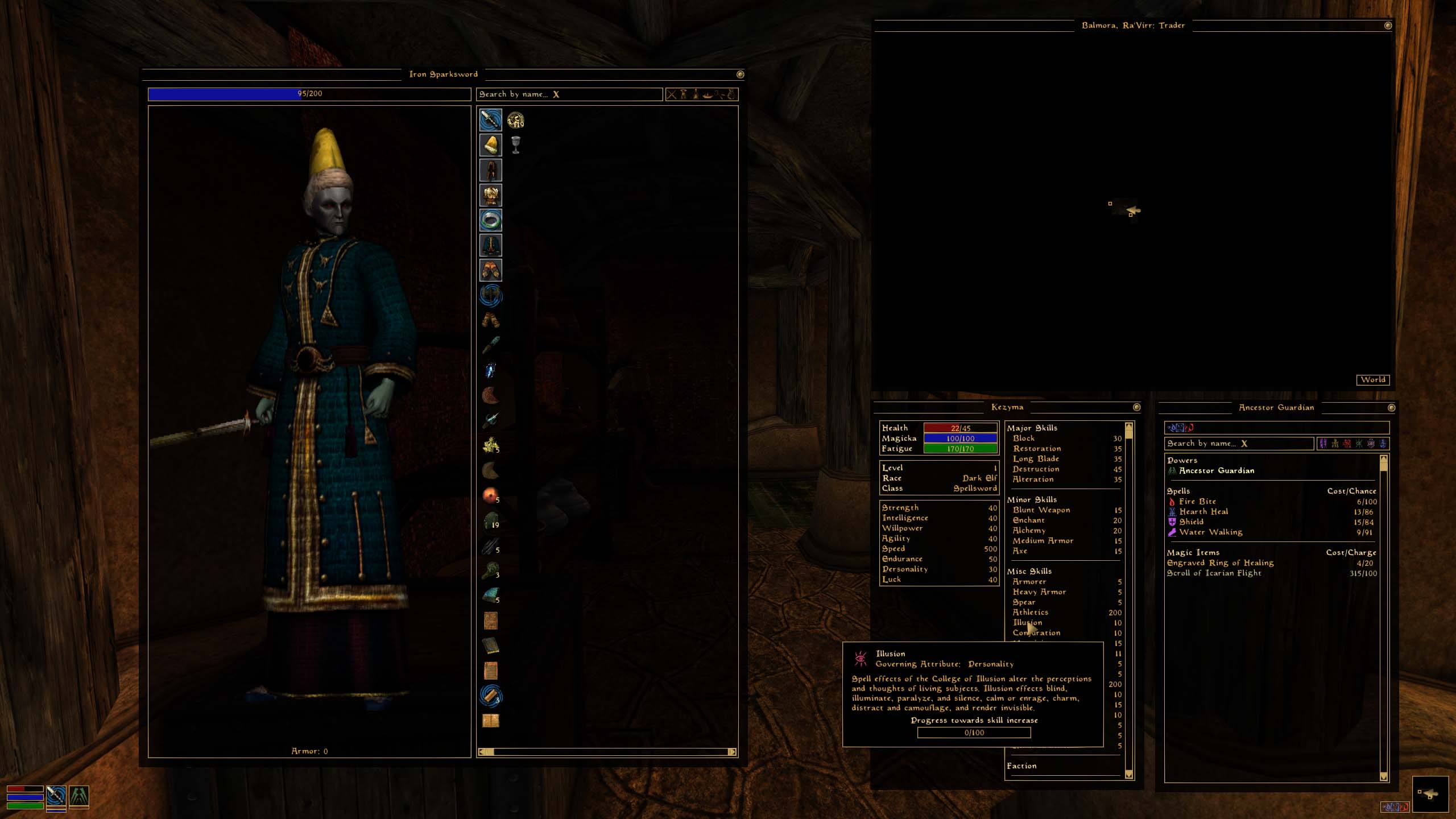Select the Fire Bite spell
Viewport: 1456px width, 819px height.
(1197, 502)
